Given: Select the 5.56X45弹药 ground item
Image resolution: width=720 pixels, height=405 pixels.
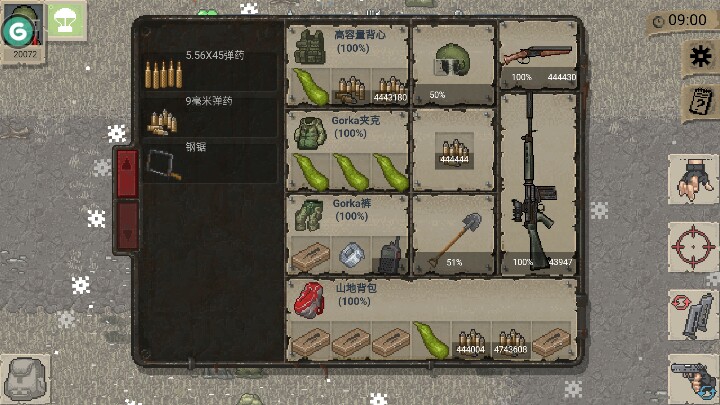Looking at the screenshot, I should coord(210,70).
